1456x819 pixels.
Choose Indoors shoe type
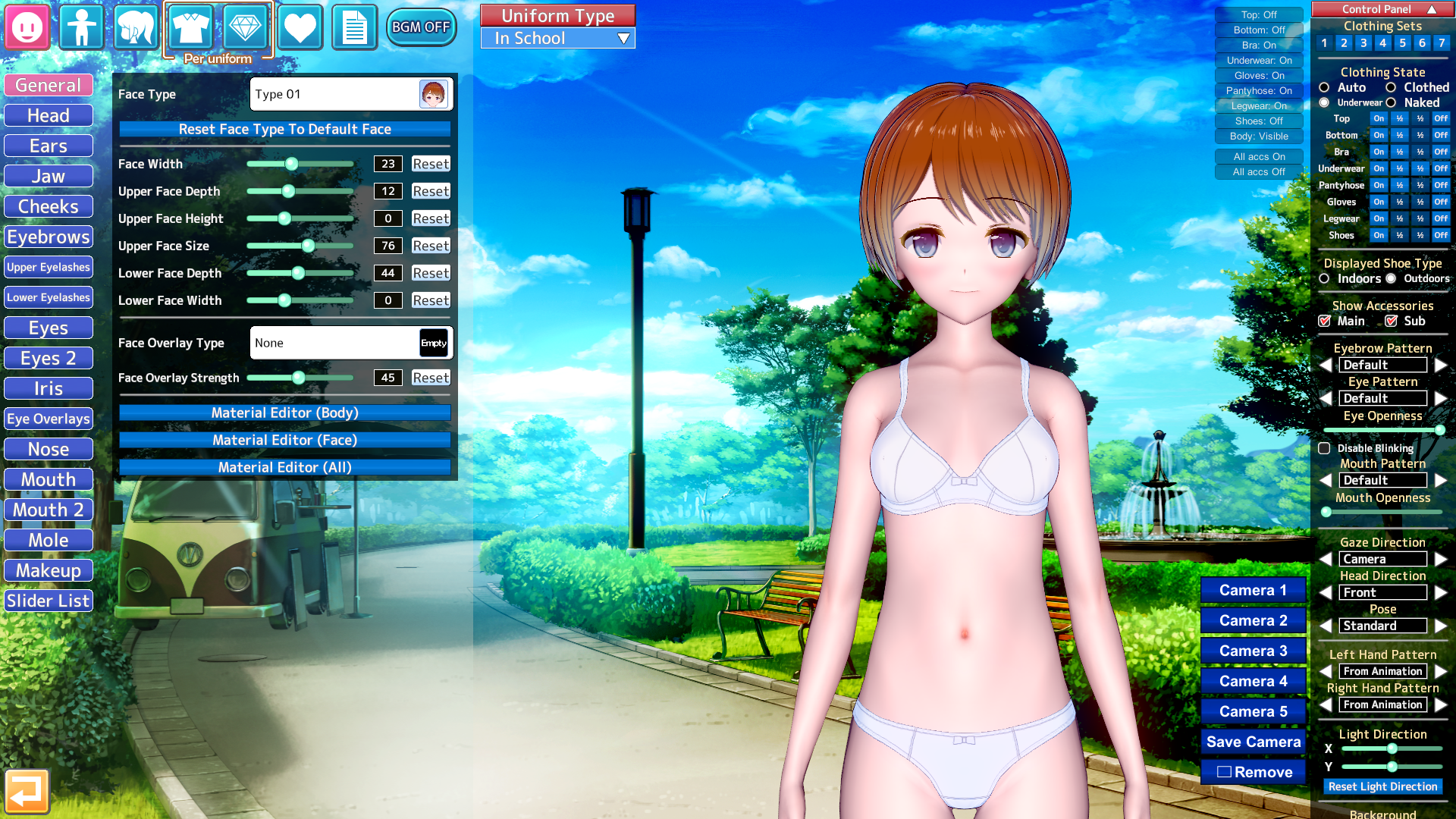click(1325, 279)
